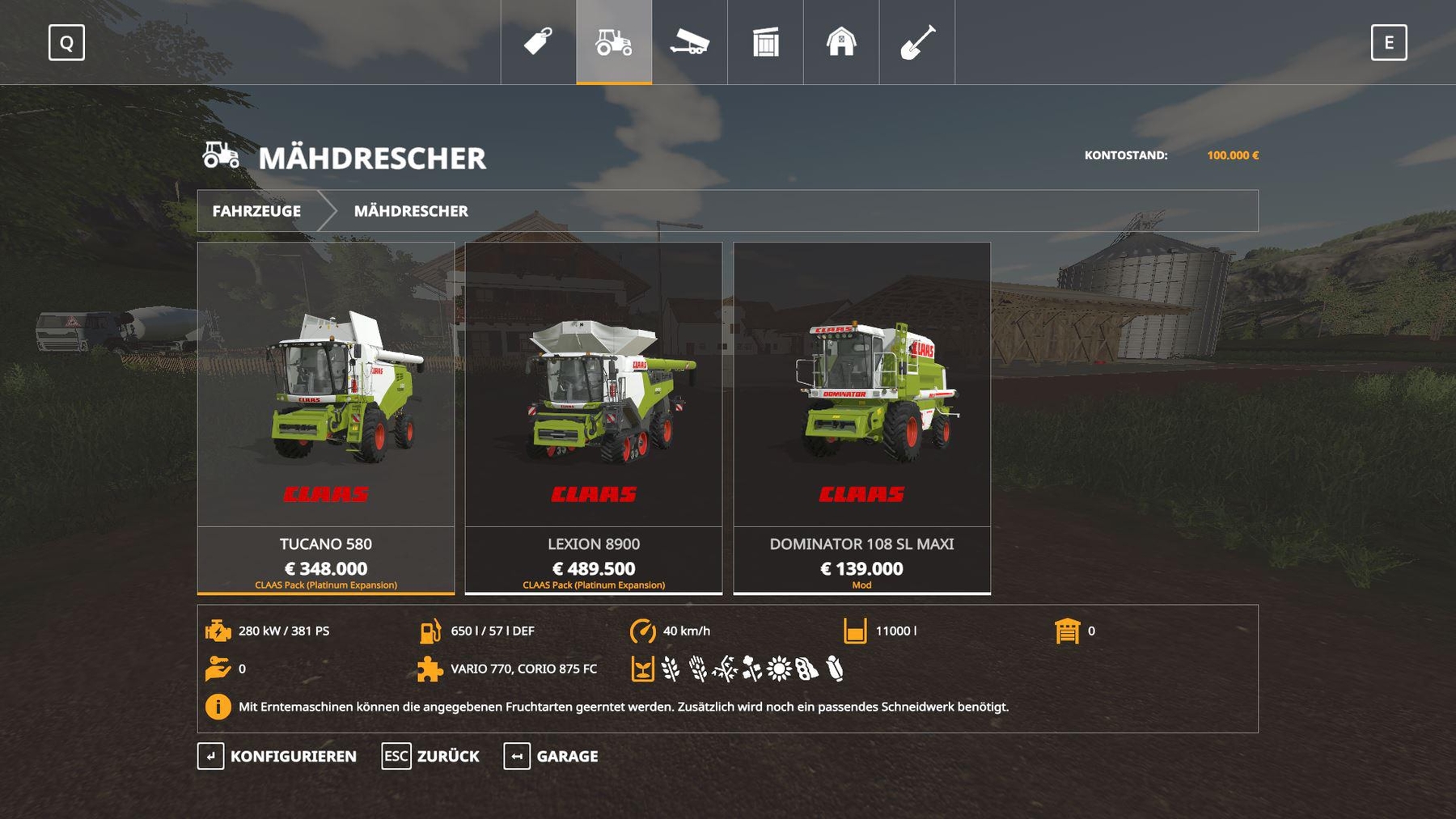The image size is (1456, 819).
Task: Click the Mähdrescher breadcrumb entry
Action: tap(411, 211)
